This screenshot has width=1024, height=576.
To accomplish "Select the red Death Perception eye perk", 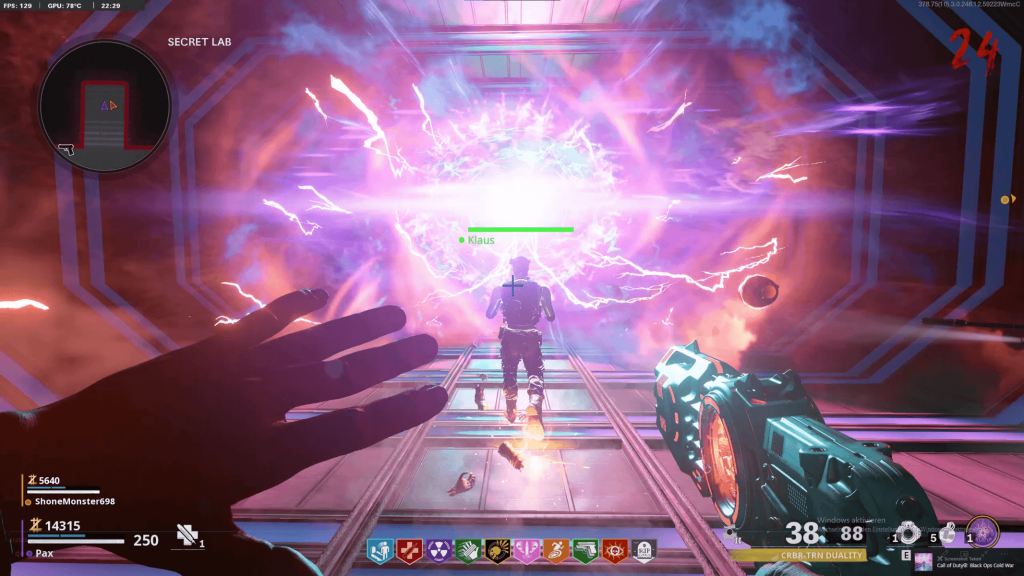I will pyautogui.click(x=615, y=549).
